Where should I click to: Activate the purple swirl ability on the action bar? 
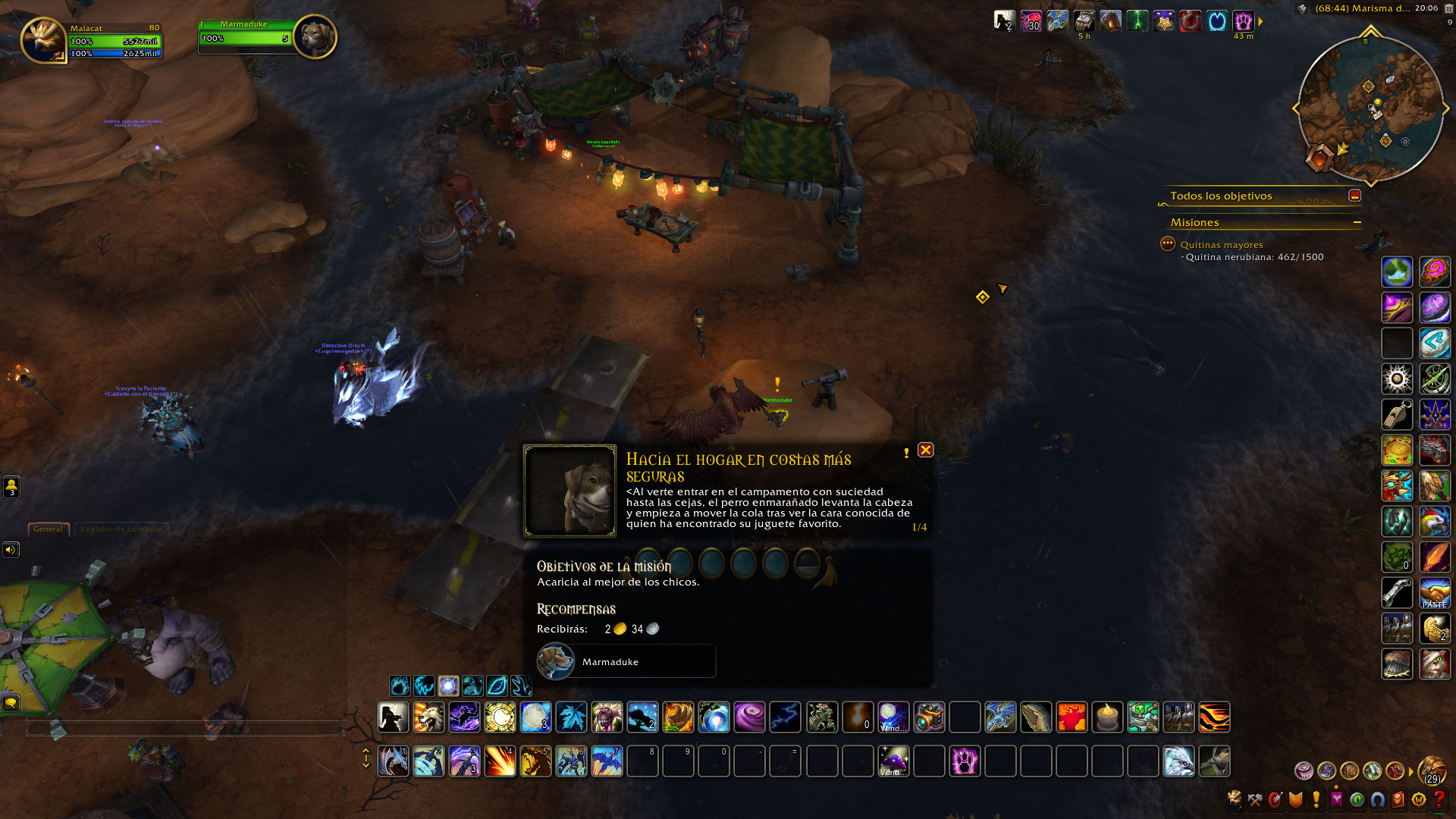[749, 717]
